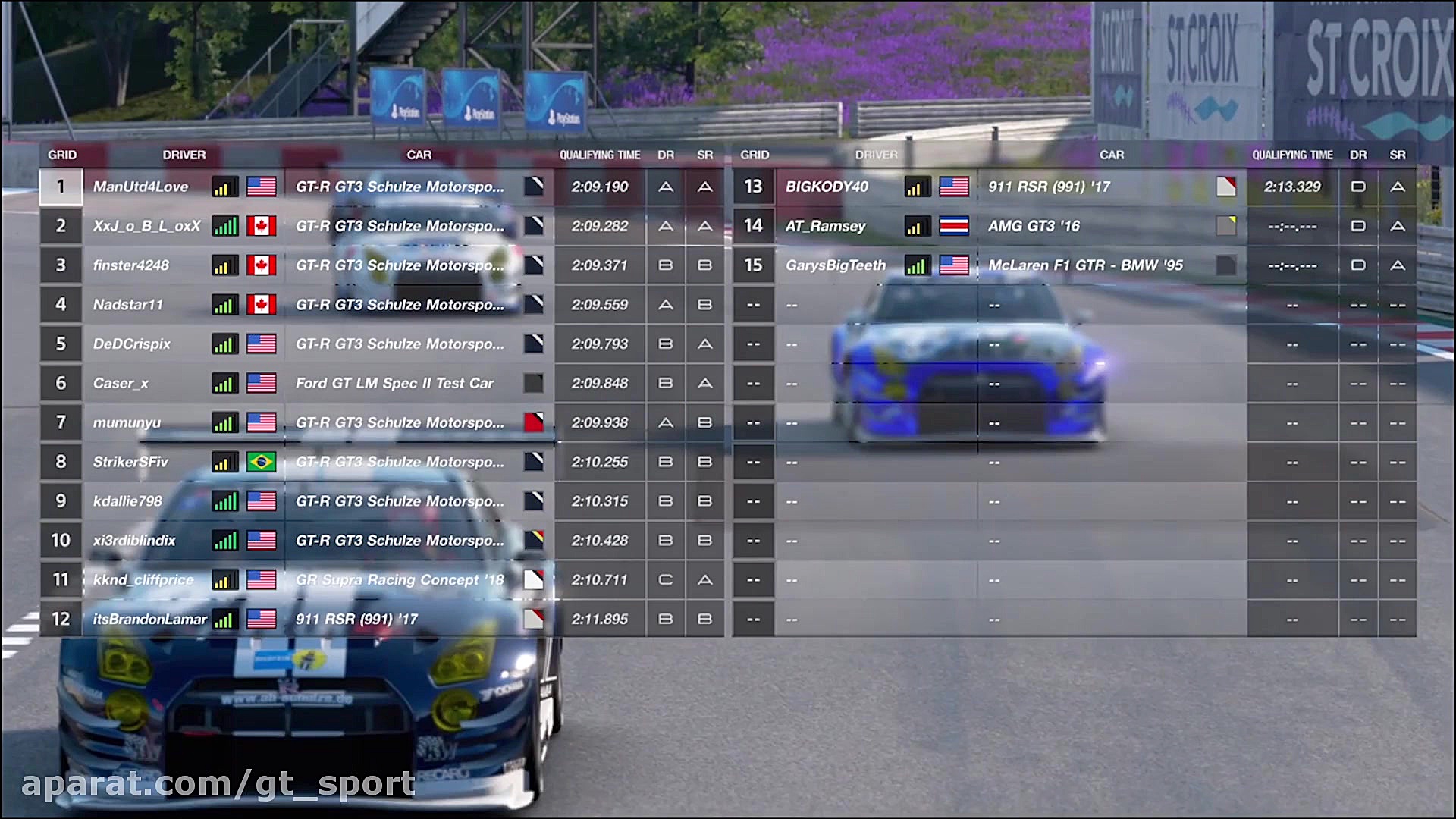Click the livery icon for itsBrandonLamar's 911 RSR
The height and width of the screenshot is (819, 1456).
[x=535, y=619]
